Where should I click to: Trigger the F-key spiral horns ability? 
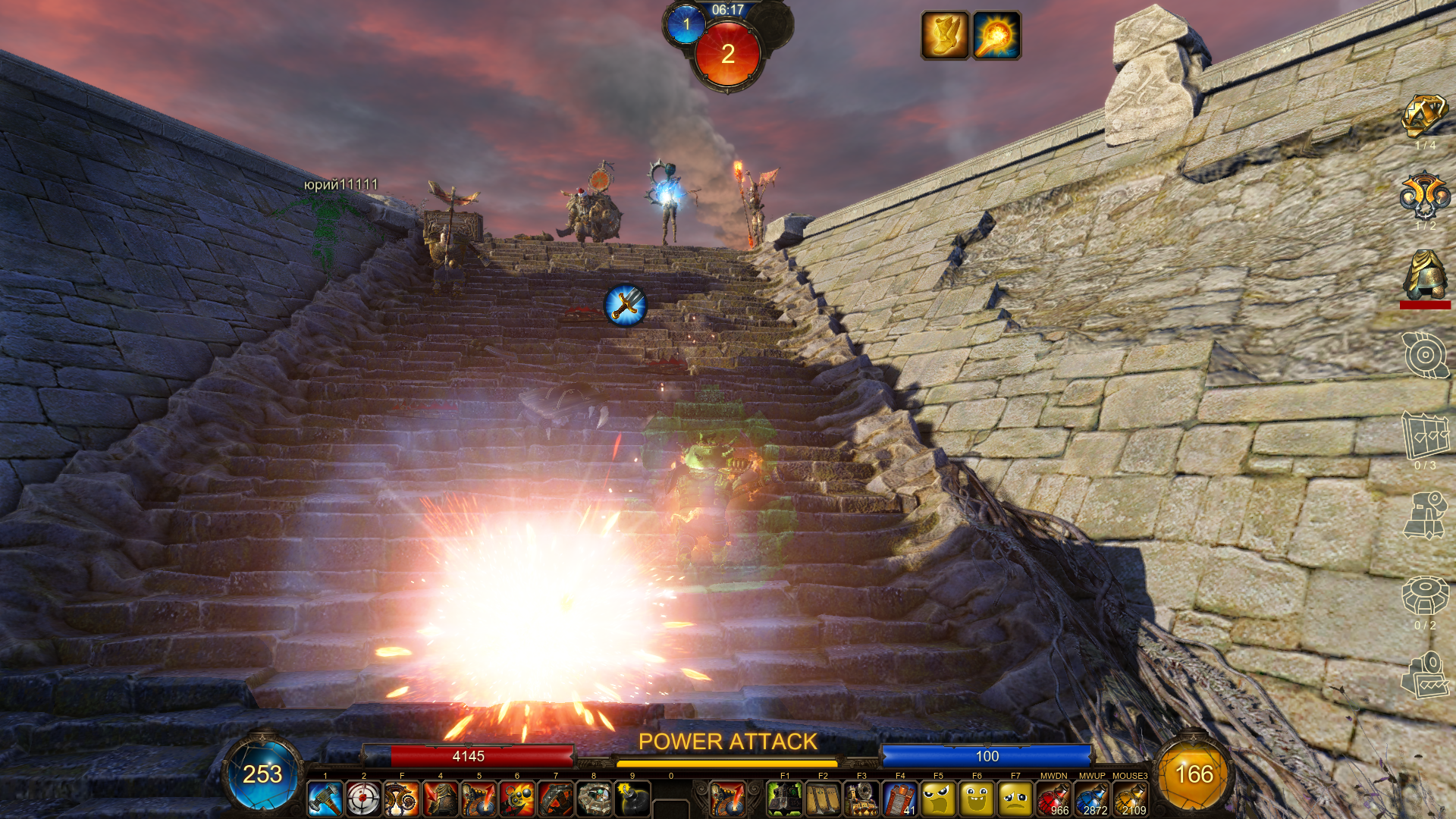coord(402,799)
